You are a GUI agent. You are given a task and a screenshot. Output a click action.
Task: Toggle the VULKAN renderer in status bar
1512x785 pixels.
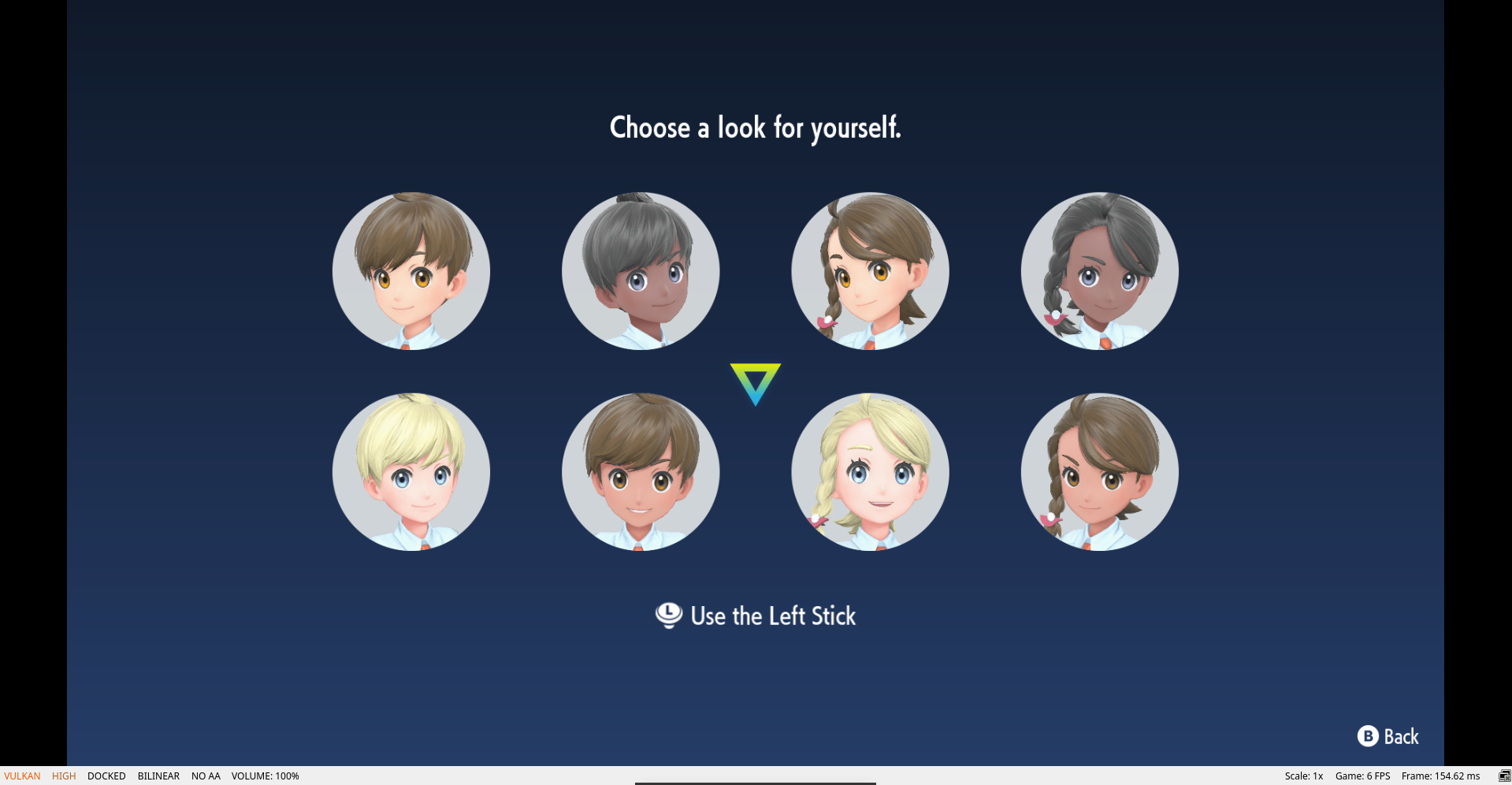coord(22,776)
